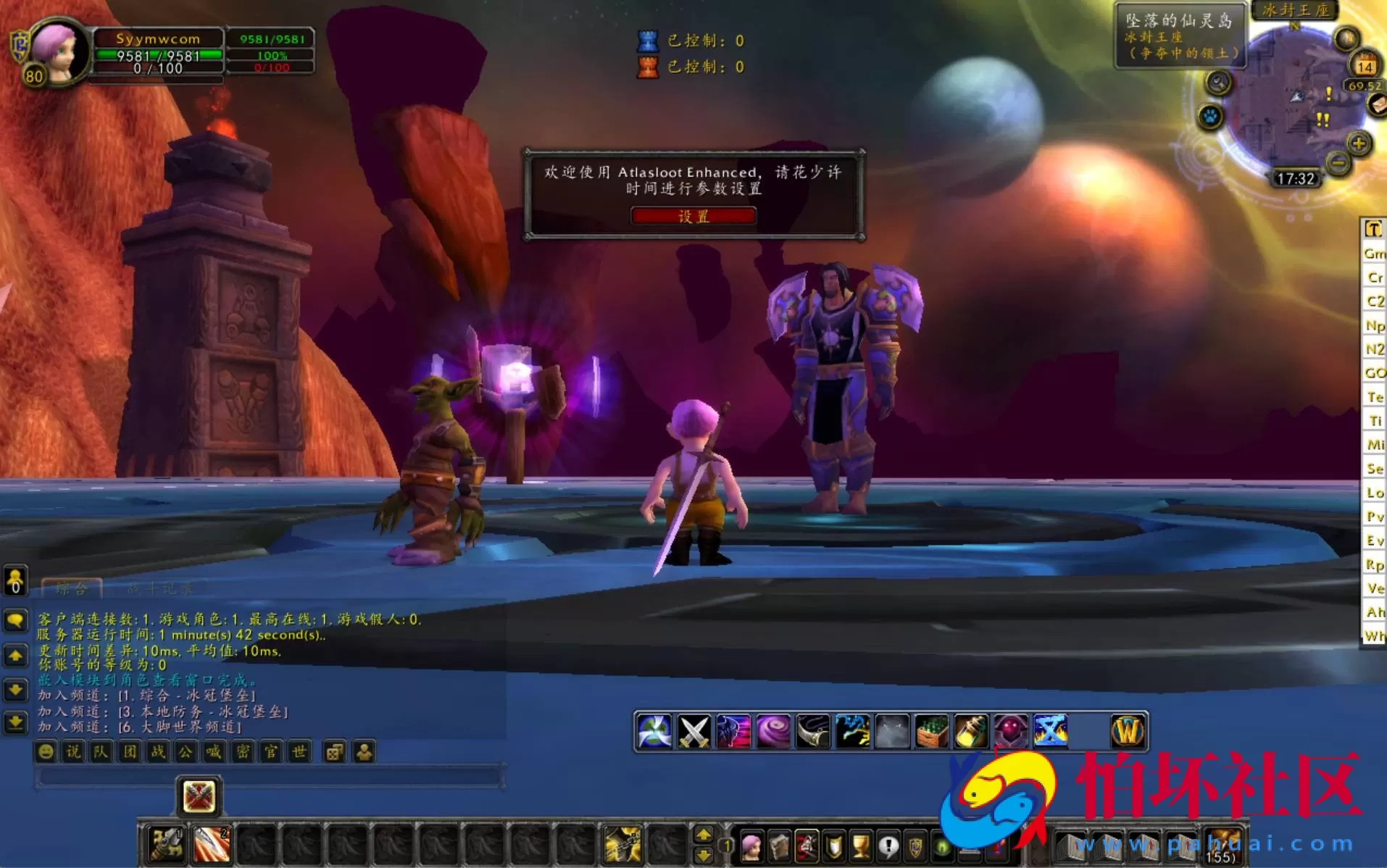Switch to the 战斗记录 chat tab
The height and width of the screenshot is (868, 1387).
(x=158, y=588)
